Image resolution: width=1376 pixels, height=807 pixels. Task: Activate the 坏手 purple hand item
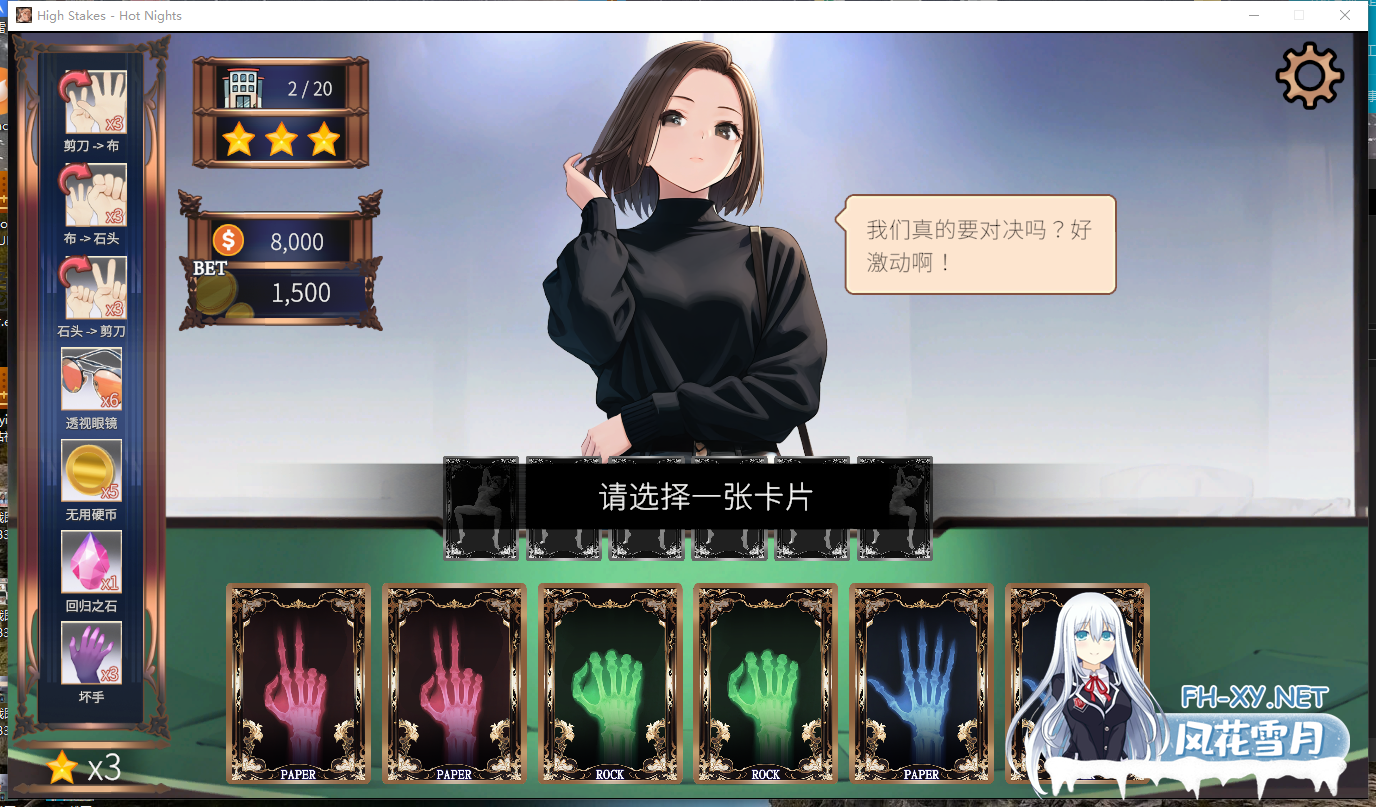click(x=92, y=653)
